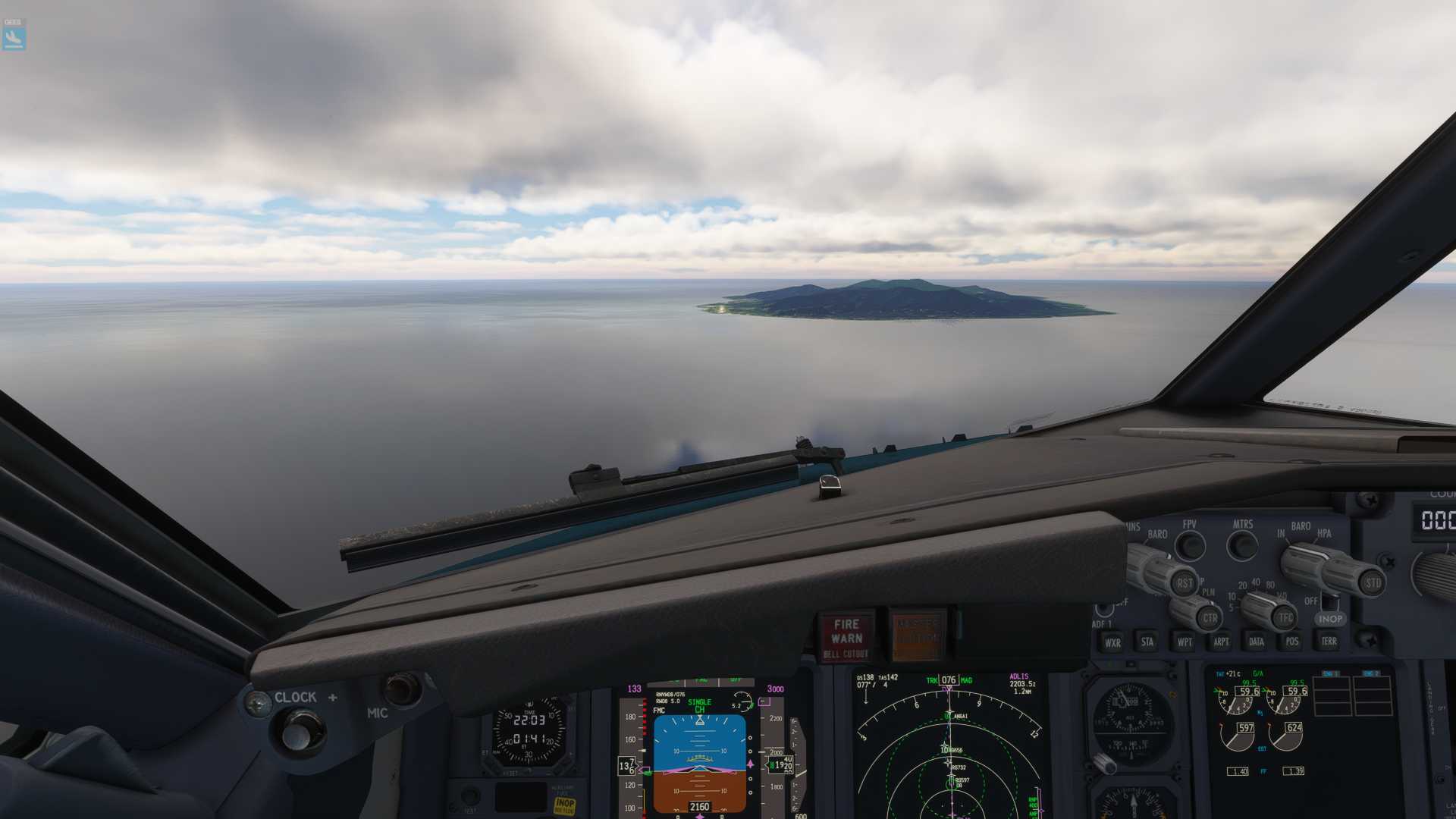Push the STA map button
1456x819 pixels.
pos(1147,642)
